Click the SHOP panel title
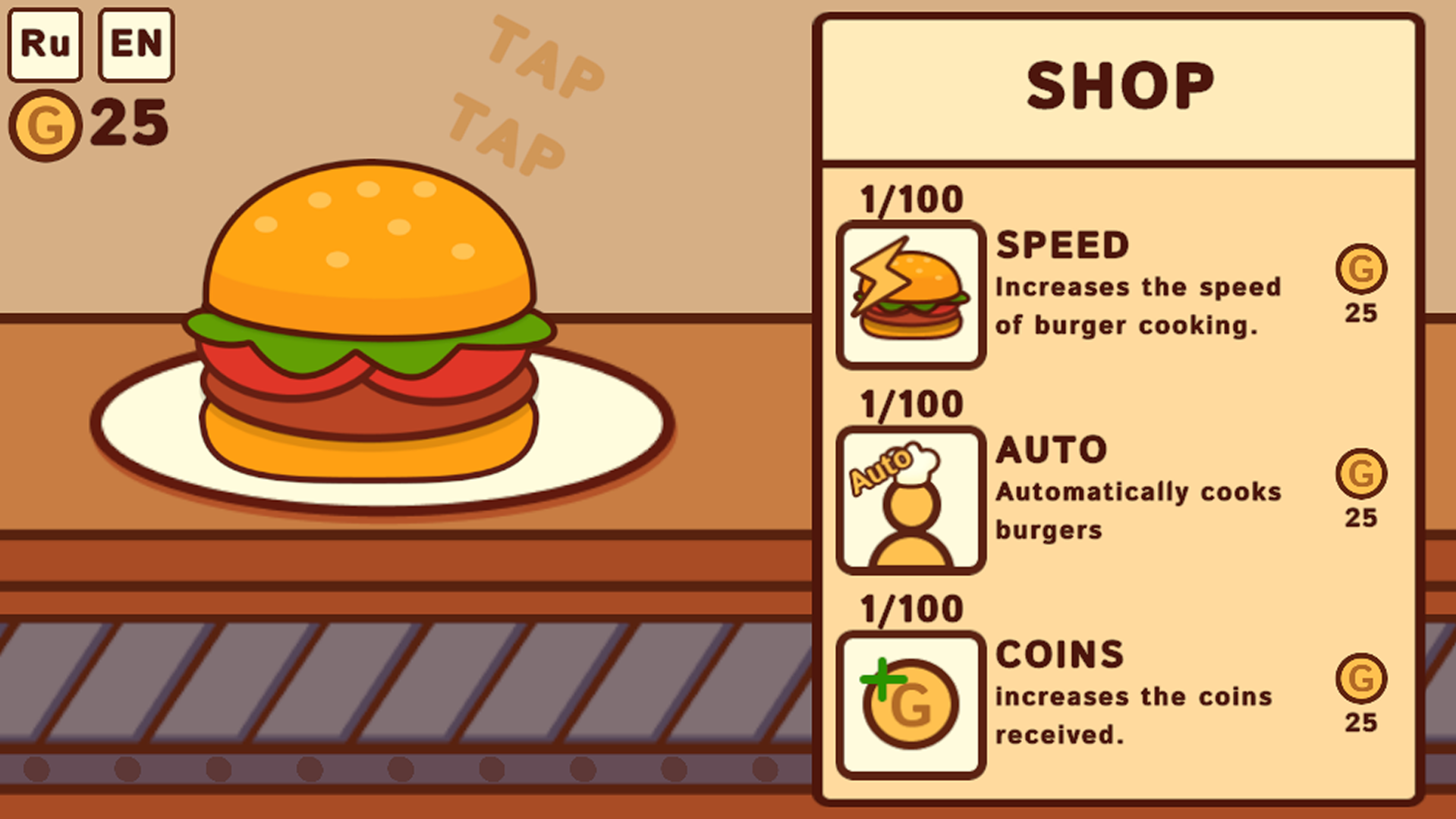 [1121, 83]
